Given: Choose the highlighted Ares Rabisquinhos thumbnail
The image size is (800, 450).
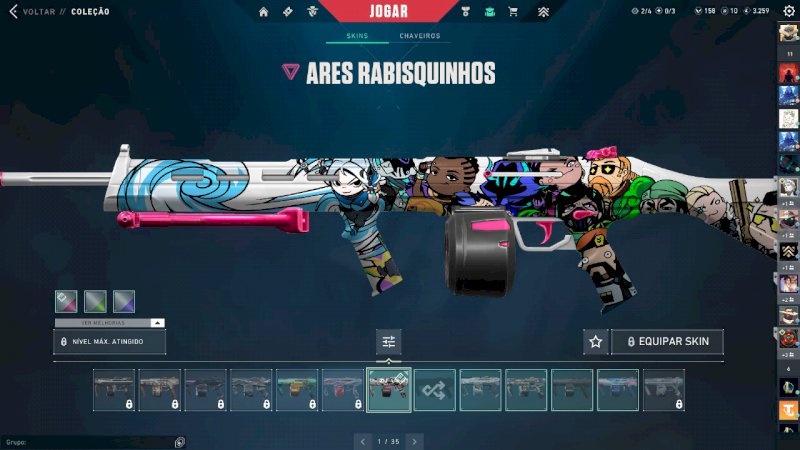Looking at the screenshot, I should click(389, 390).
